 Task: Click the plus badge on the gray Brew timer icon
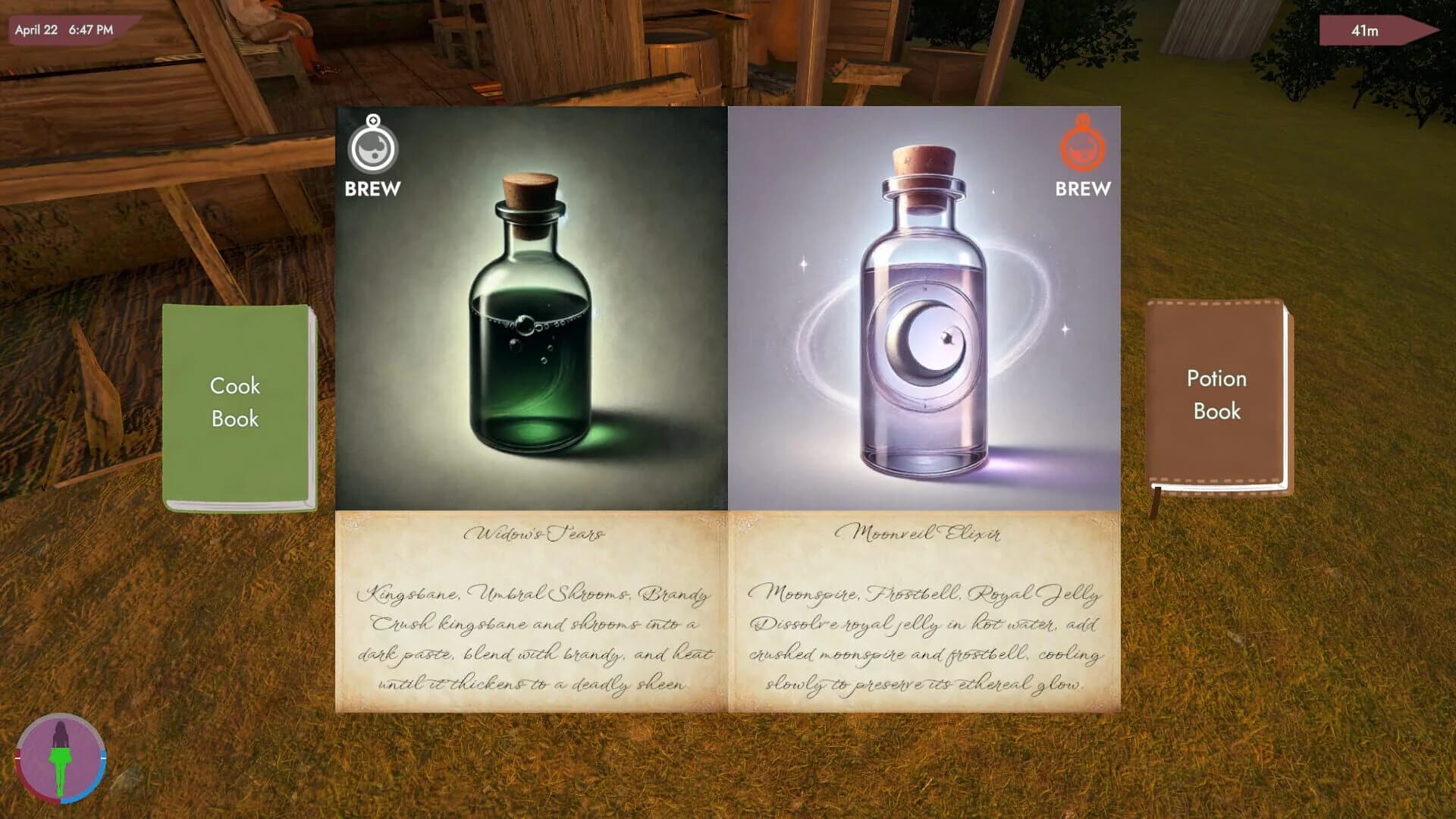point(372,121)
